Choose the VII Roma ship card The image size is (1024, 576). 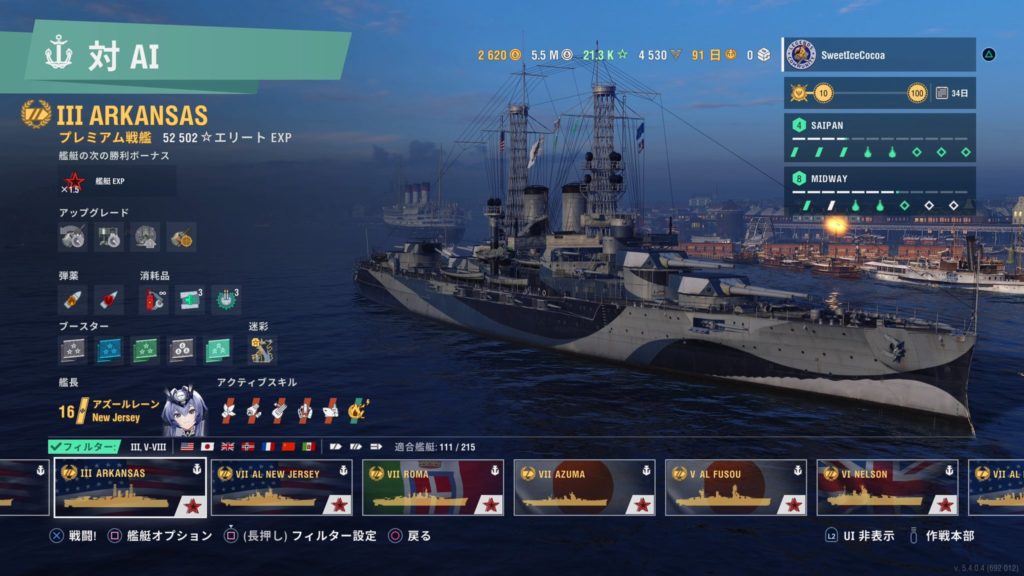point(433,488)
